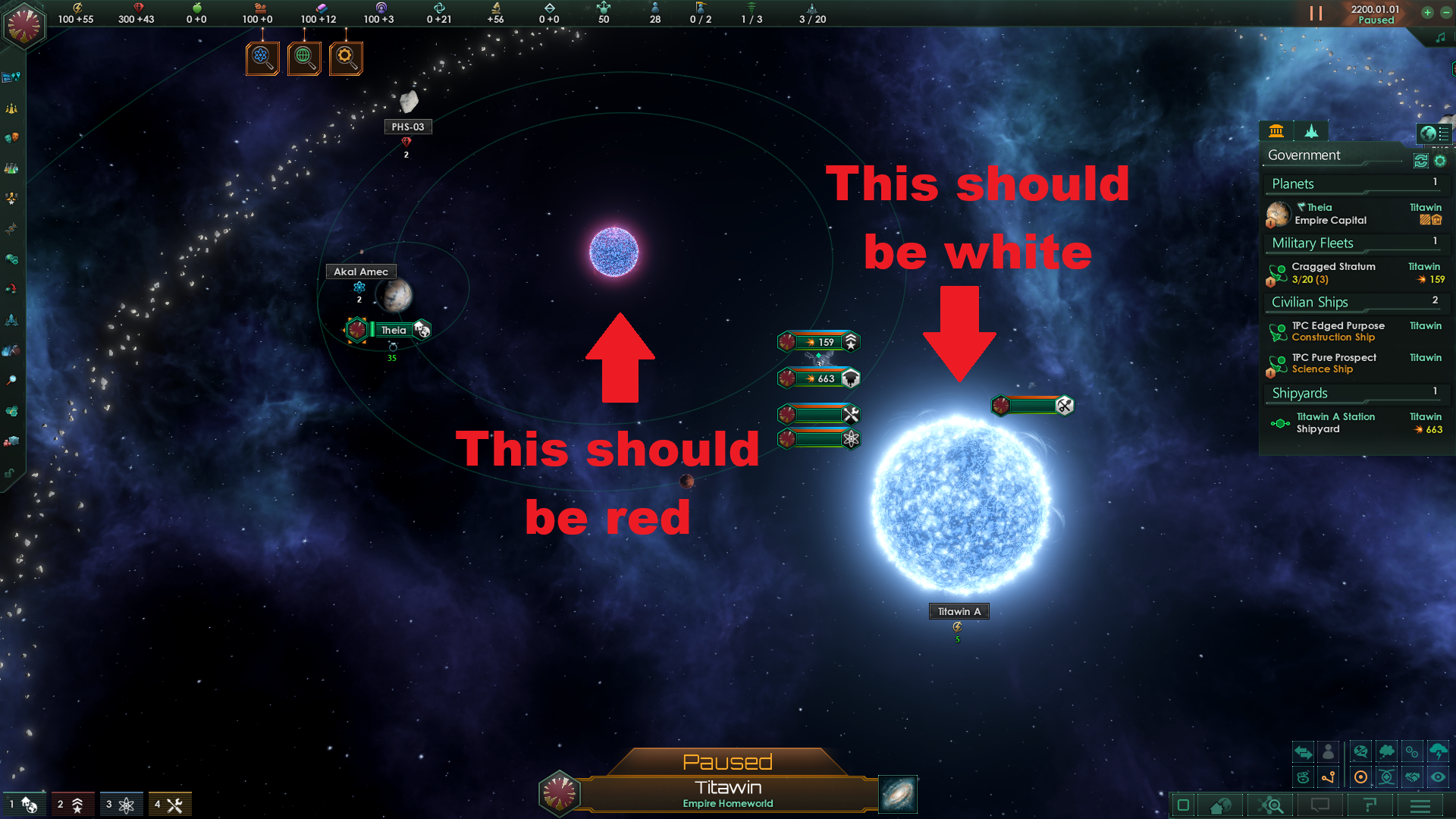Click the plus button to increase game speed

coord(1427,13)
